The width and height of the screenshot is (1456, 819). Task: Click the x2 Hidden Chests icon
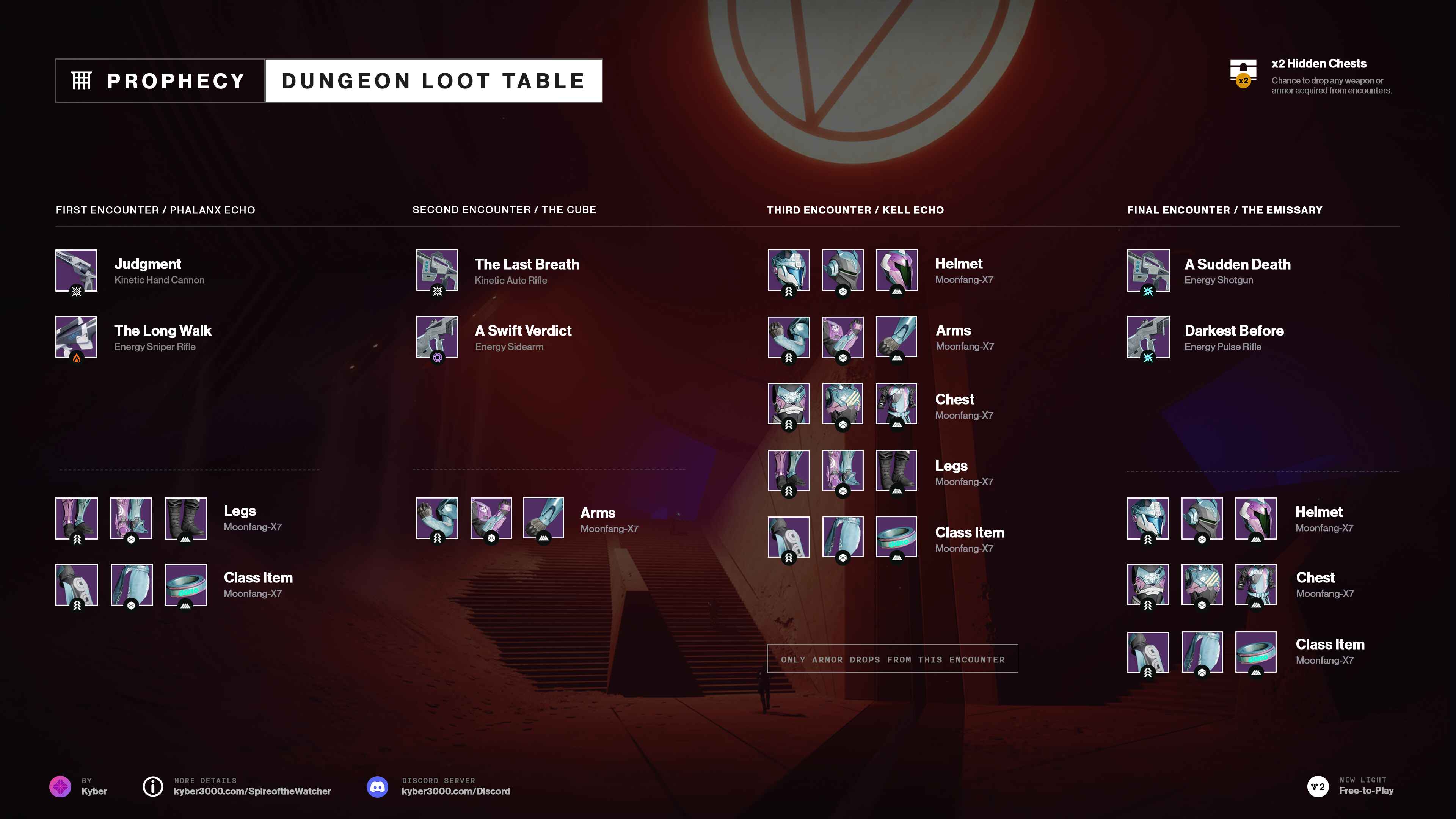coord(1243,73)
